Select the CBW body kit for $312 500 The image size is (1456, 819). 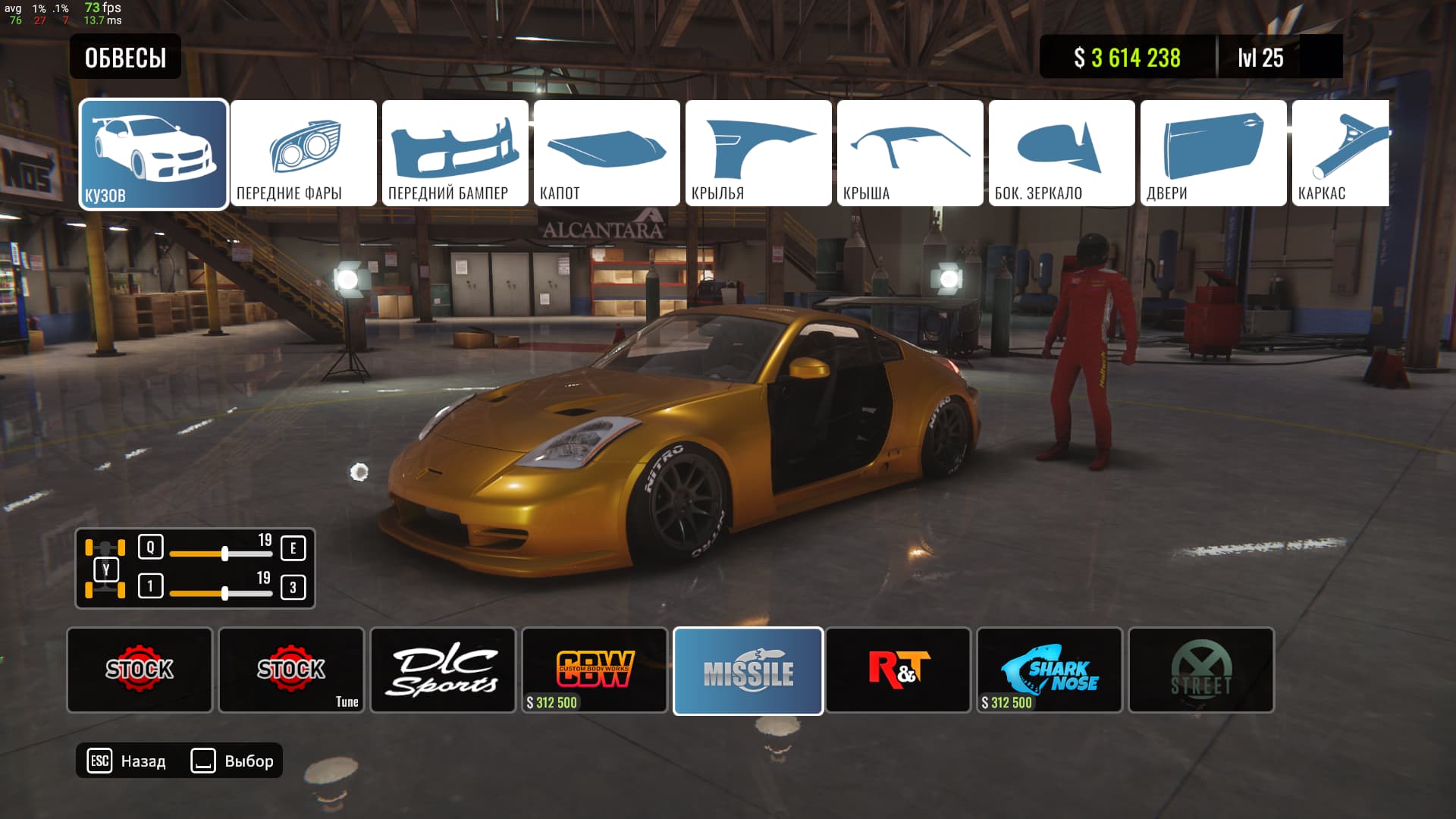tap(595, 670)
